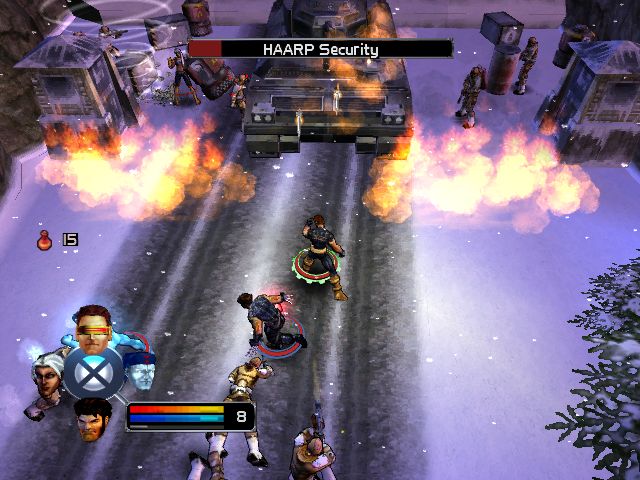Use the red health potion icon
The height and width of the screenshot is (480, 640).
[x=45, y=239]
